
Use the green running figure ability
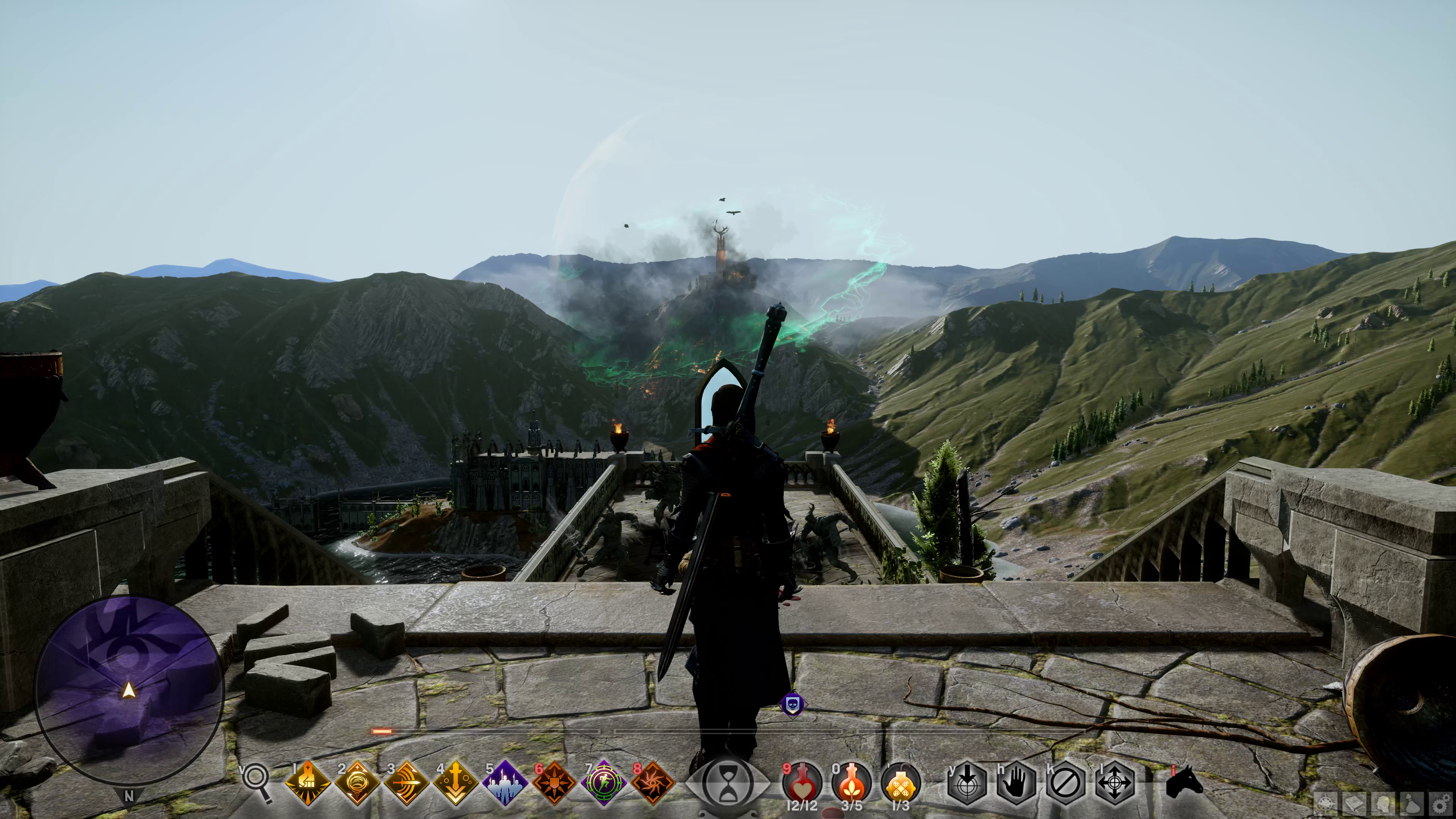point(604,783)
